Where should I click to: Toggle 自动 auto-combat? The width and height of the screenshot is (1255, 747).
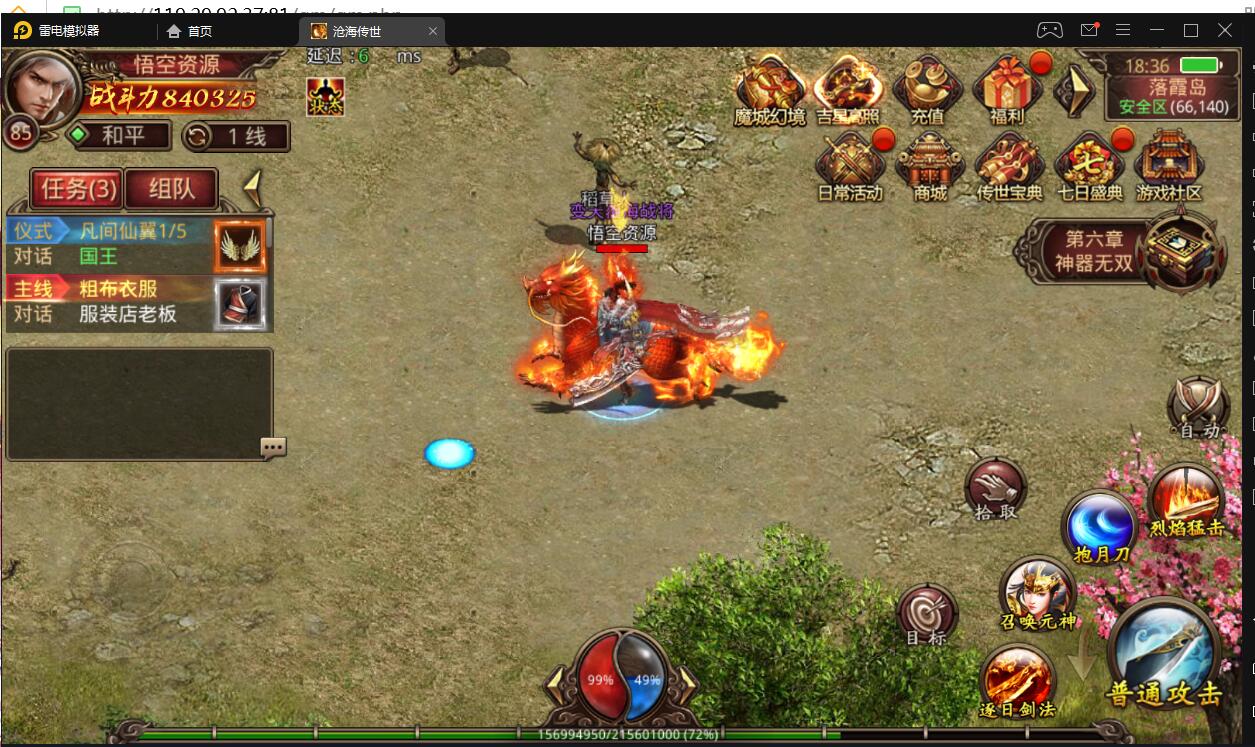tap(1198, 408)
